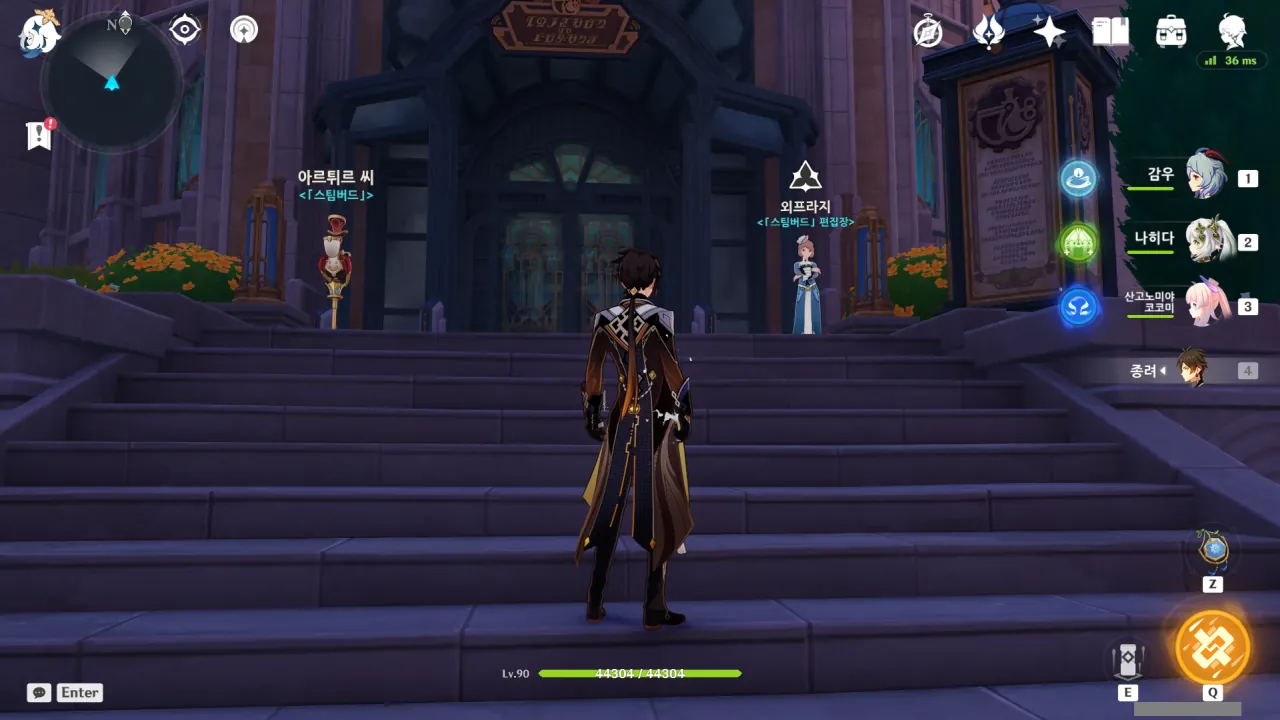
Task: Open the backpack inventory
Action: [x=1171, y=32]
